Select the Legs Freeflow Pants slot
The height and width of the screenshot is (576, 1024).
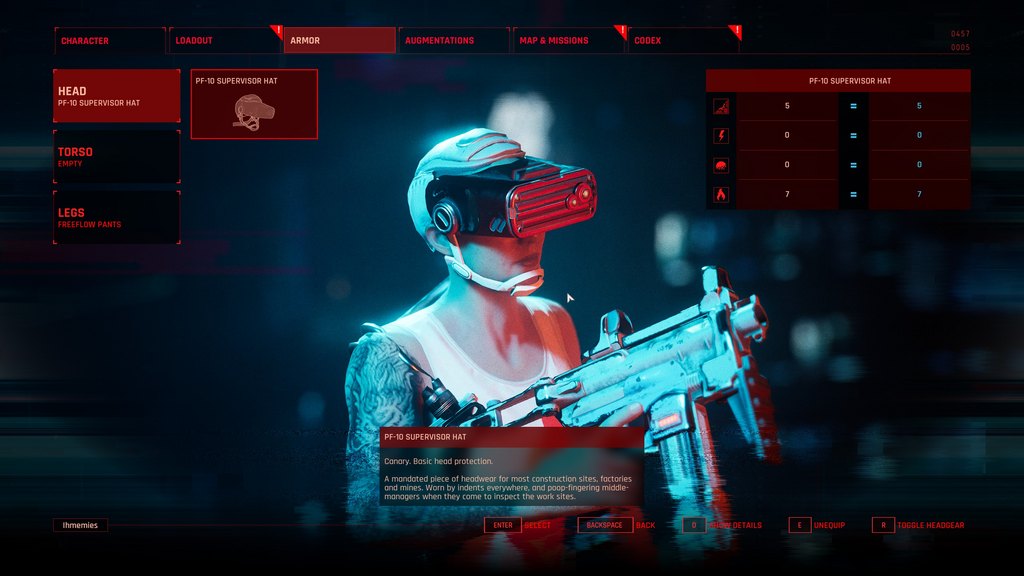tap(117, 217)
